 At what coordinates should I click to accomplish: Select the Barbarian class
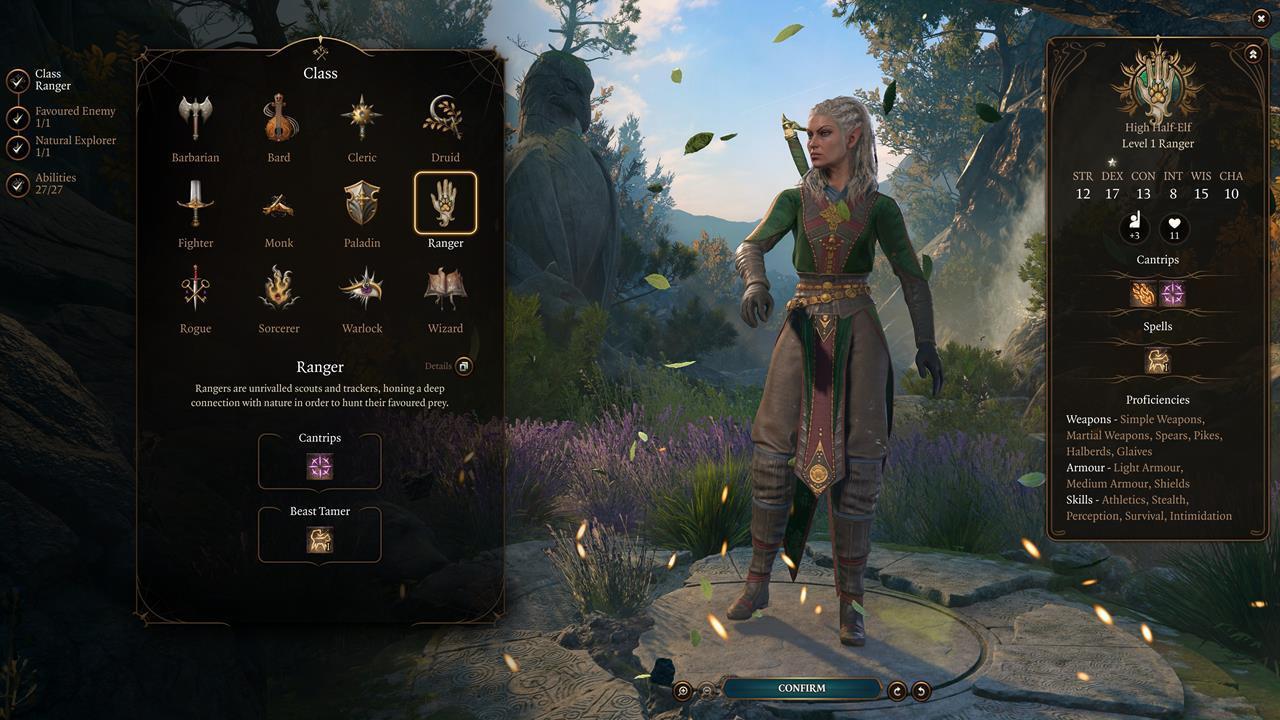pyautogui.click(x=195, y=120)
